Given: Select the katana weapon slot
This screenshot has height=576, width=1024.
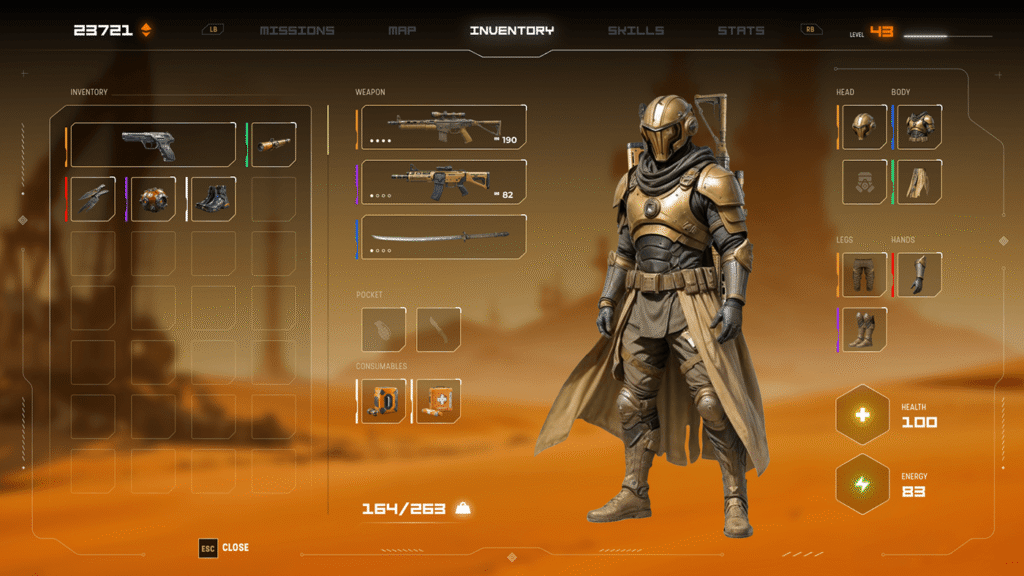Looking at the screenshot, I should pos(442,237).
